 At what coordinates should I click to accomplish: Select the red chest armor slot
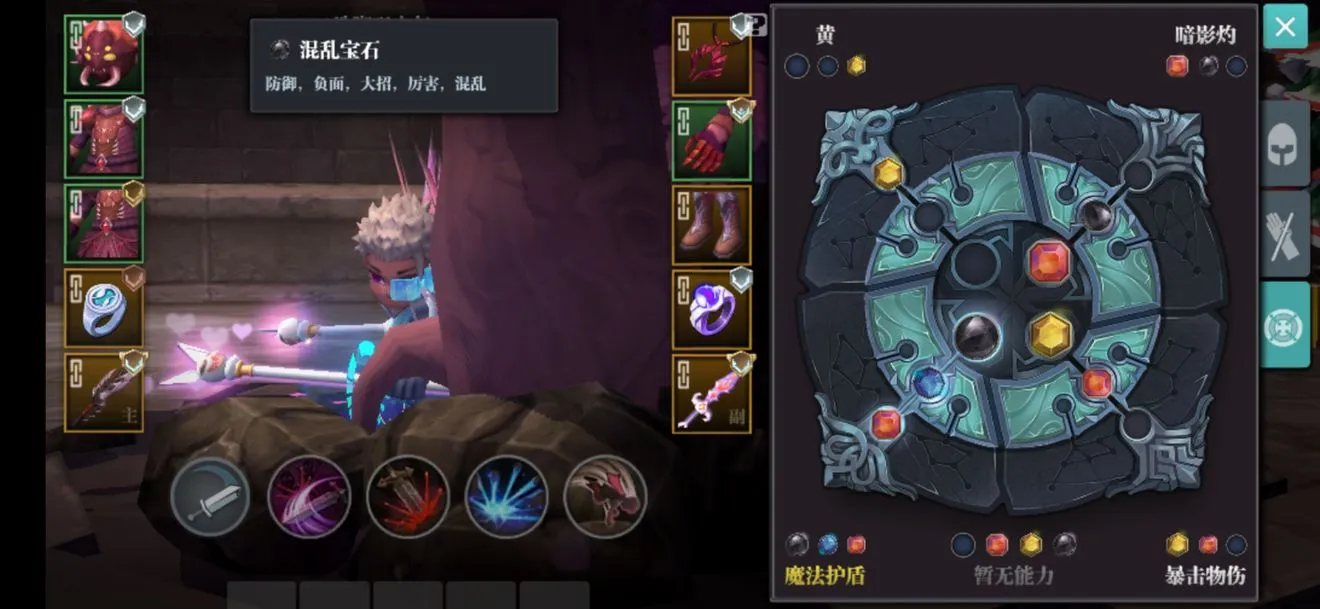[104, 139]
